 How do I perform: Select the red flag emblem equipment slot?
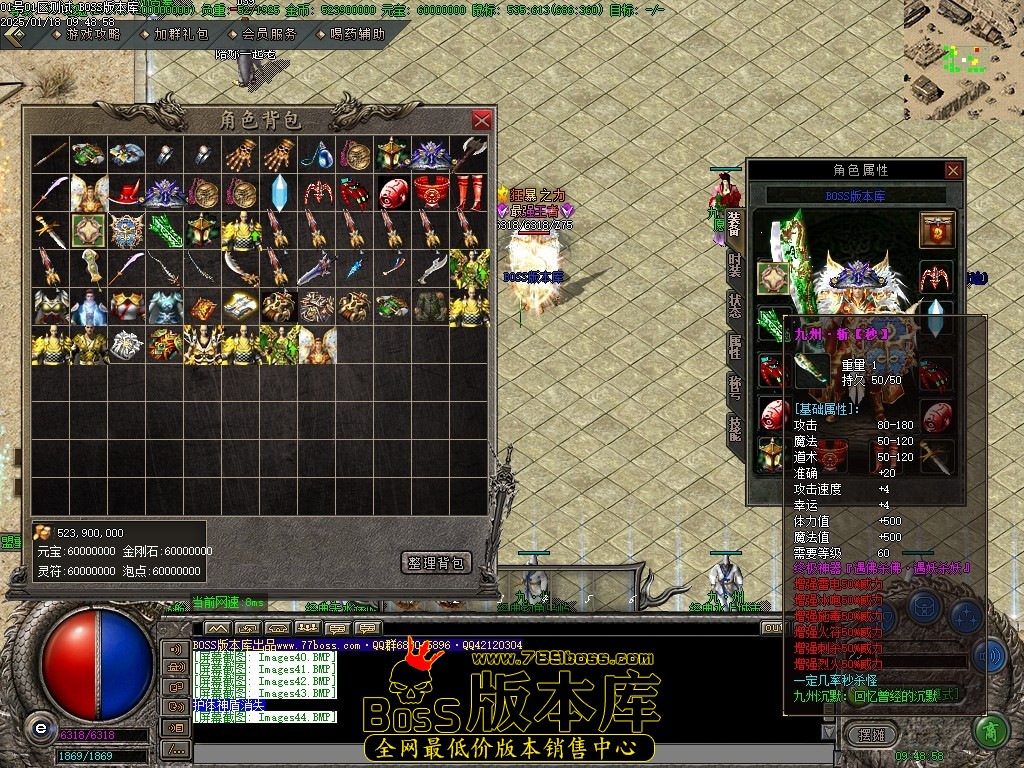[x=937, y=230]
